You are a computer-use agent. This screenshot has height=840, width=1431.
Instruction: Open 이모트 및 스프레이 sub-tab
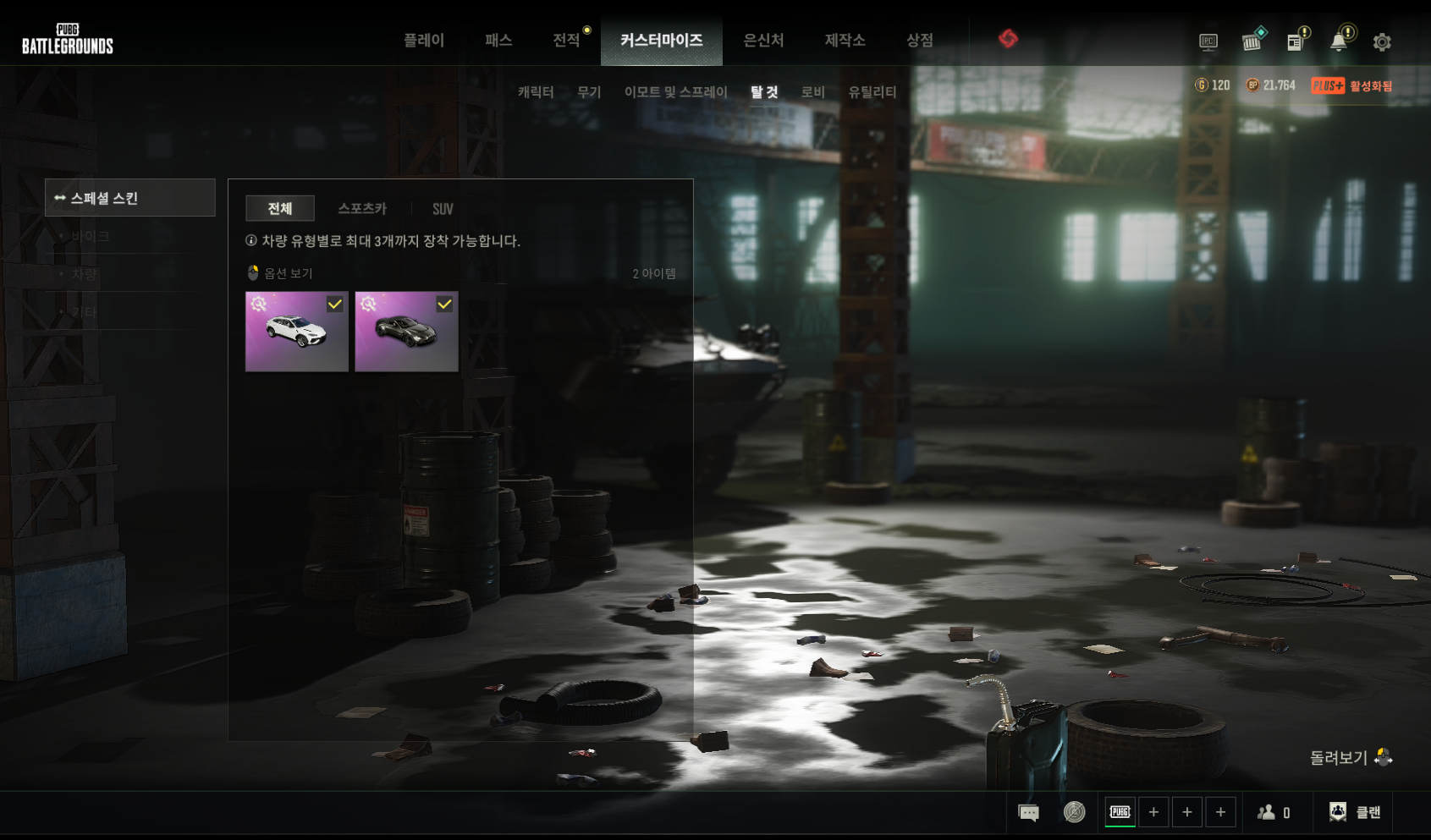pyautogui.click(x=675, y=92)
